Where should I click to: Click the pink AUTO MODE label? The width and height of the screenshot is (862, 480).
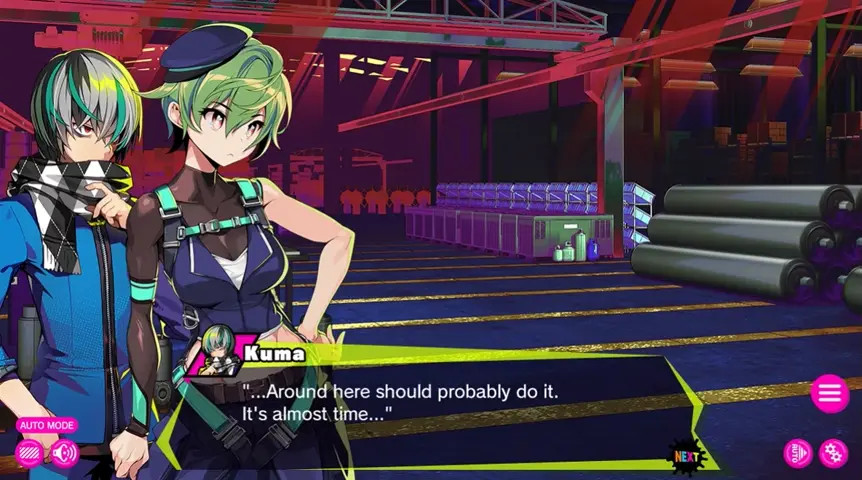click(x=46, y=425)
